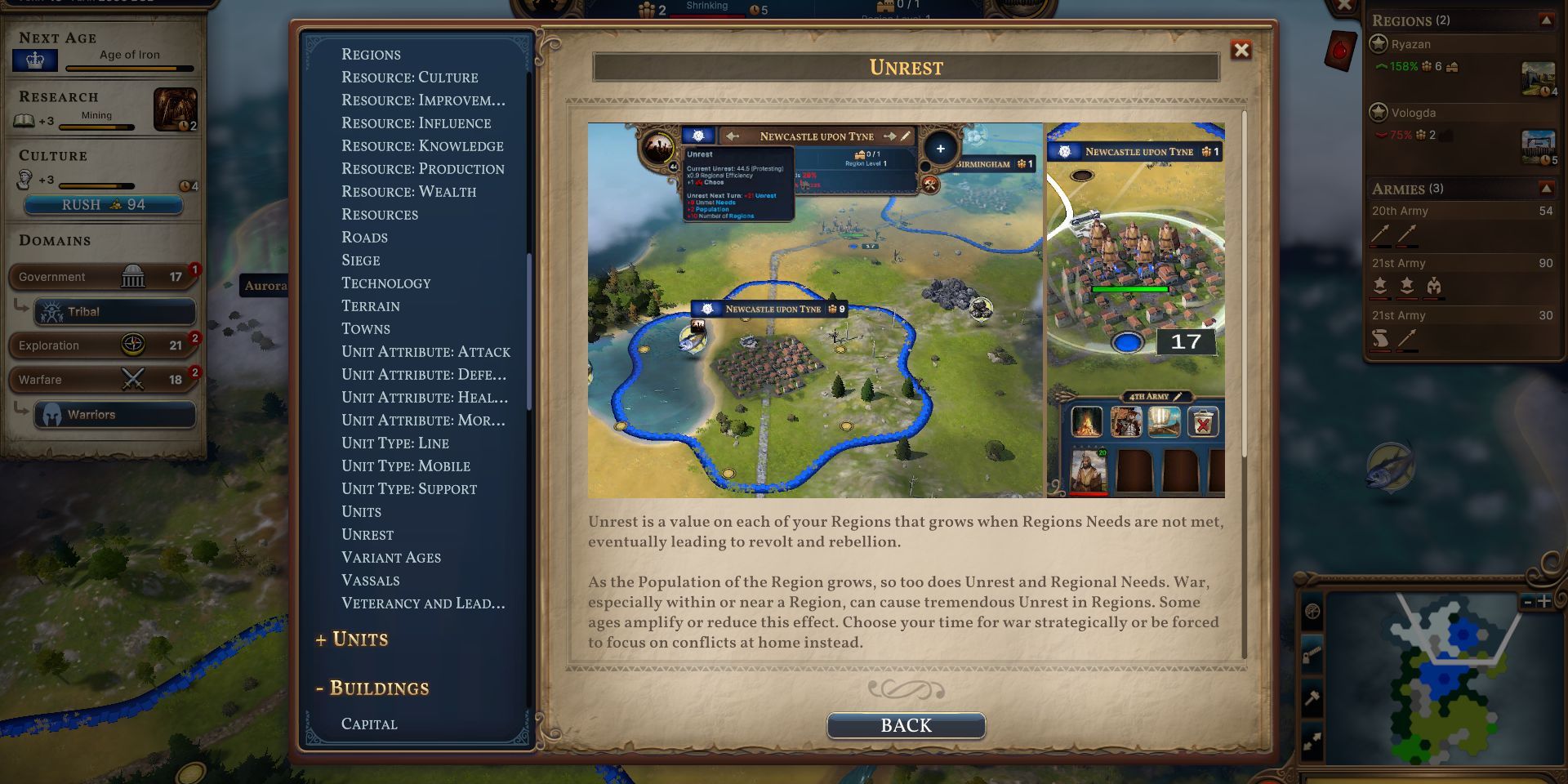Open the Siege topic
This screenshot has width=1568, height=784.
coord(360,260)
